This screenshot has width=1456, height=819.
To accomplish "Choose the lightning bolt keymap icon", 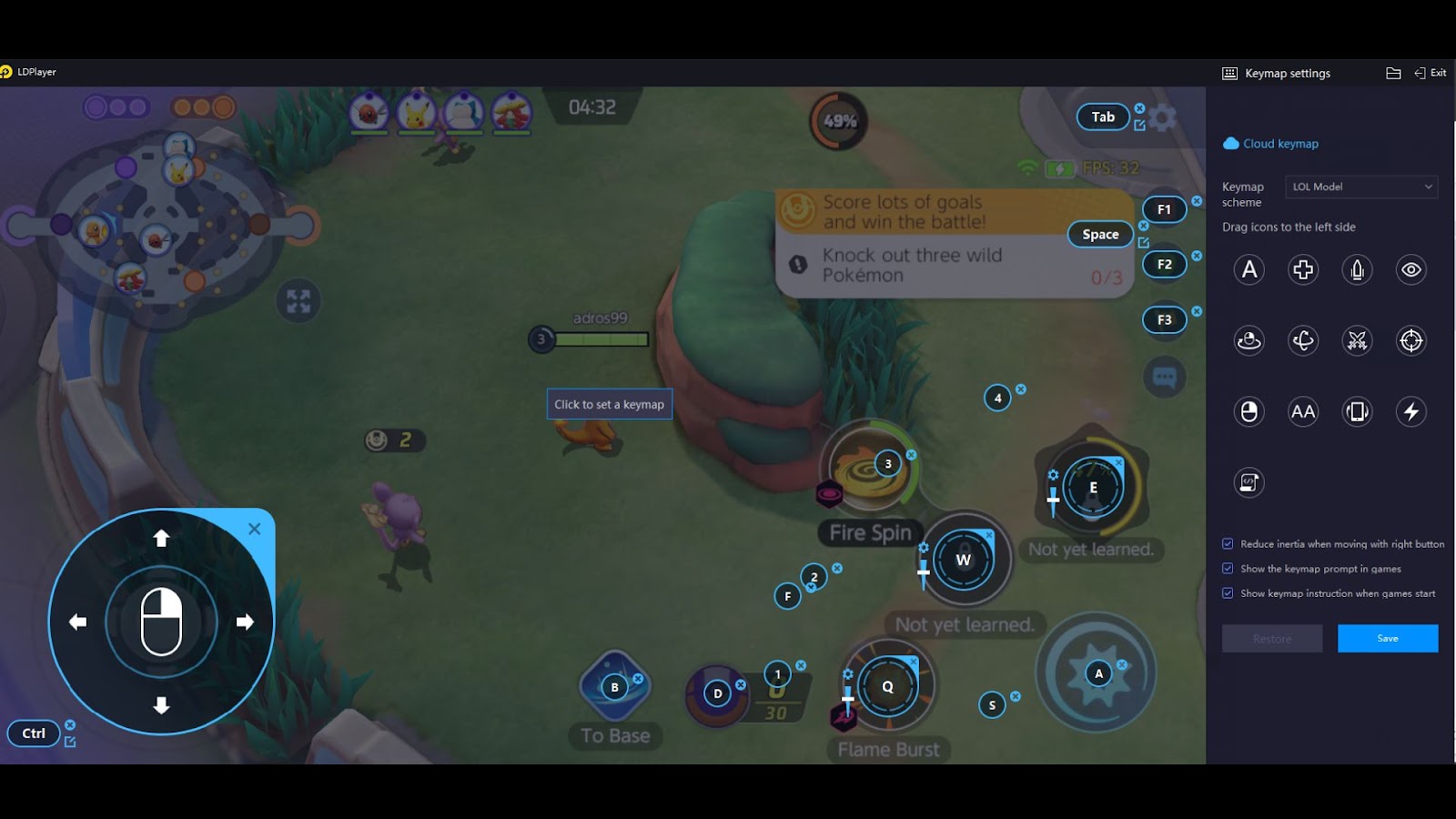I will [1410, 411].
